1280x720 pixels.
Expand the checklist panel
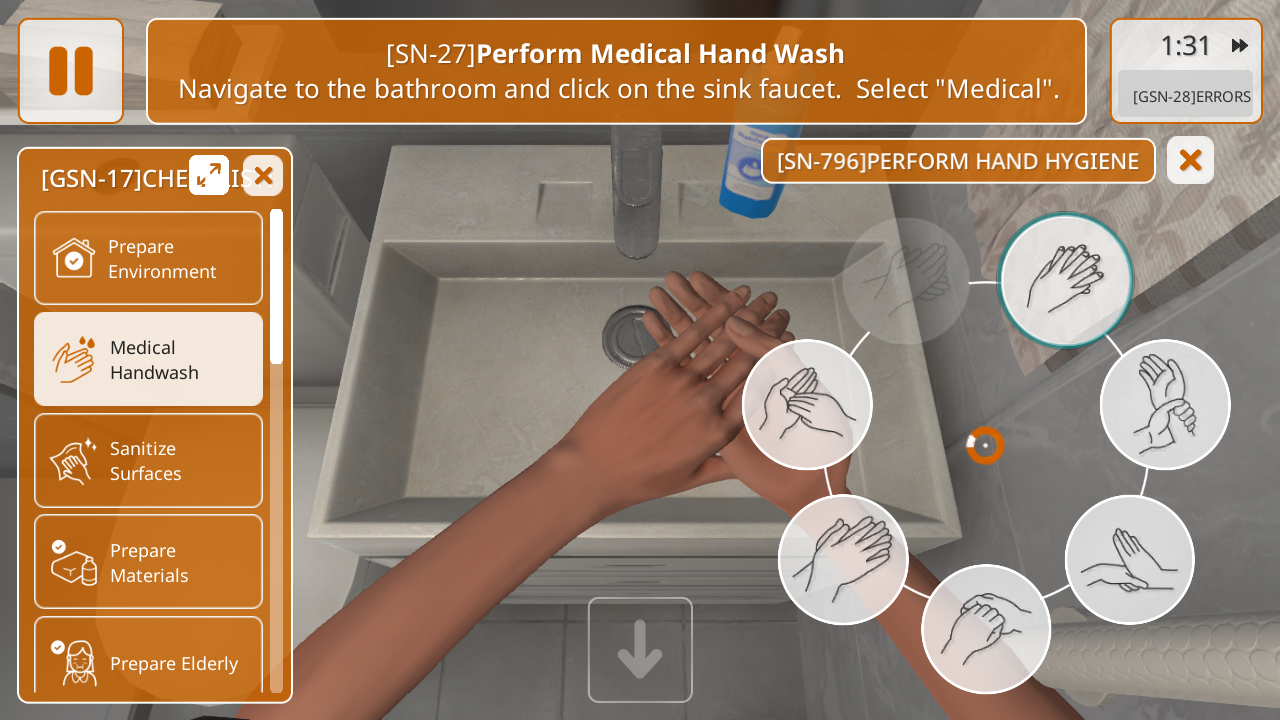(209, 175)
